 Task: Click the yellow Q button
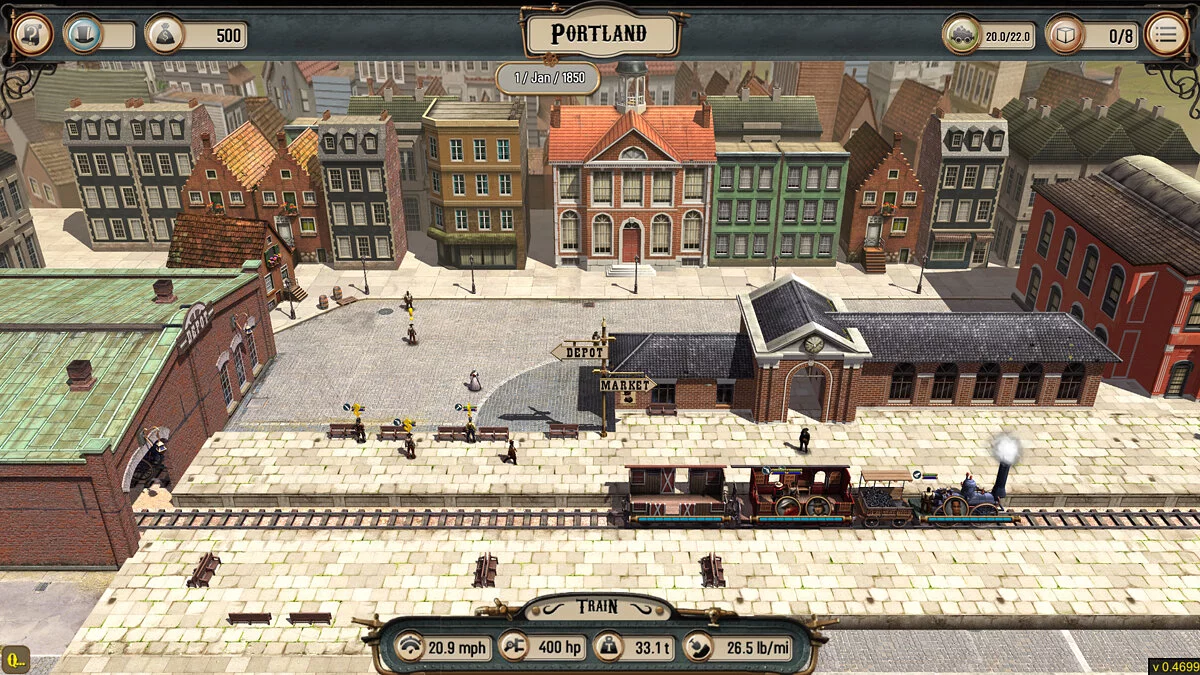coord(16,660)
